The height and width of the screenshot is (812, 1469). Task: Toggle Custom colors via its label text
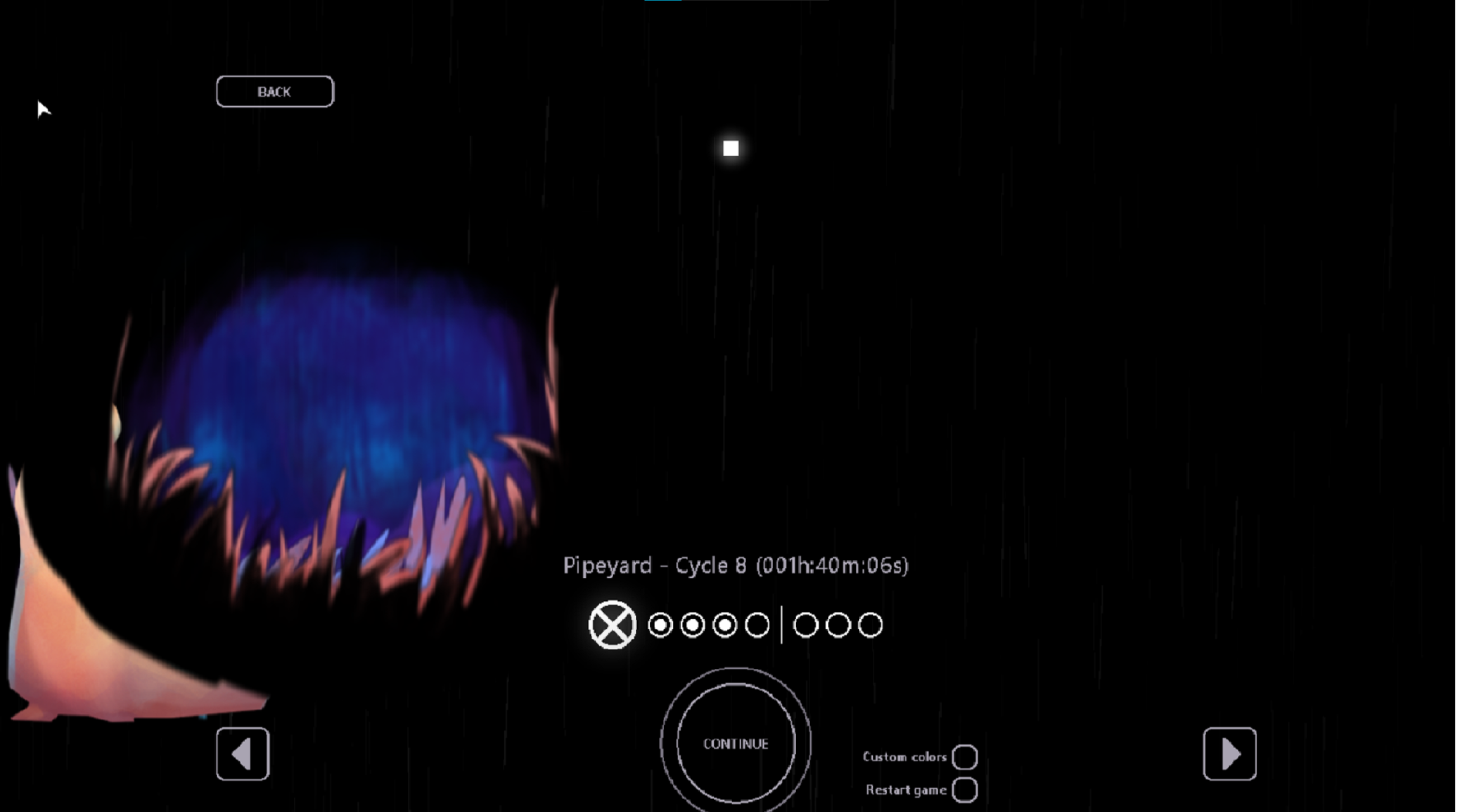pos(905,757)
